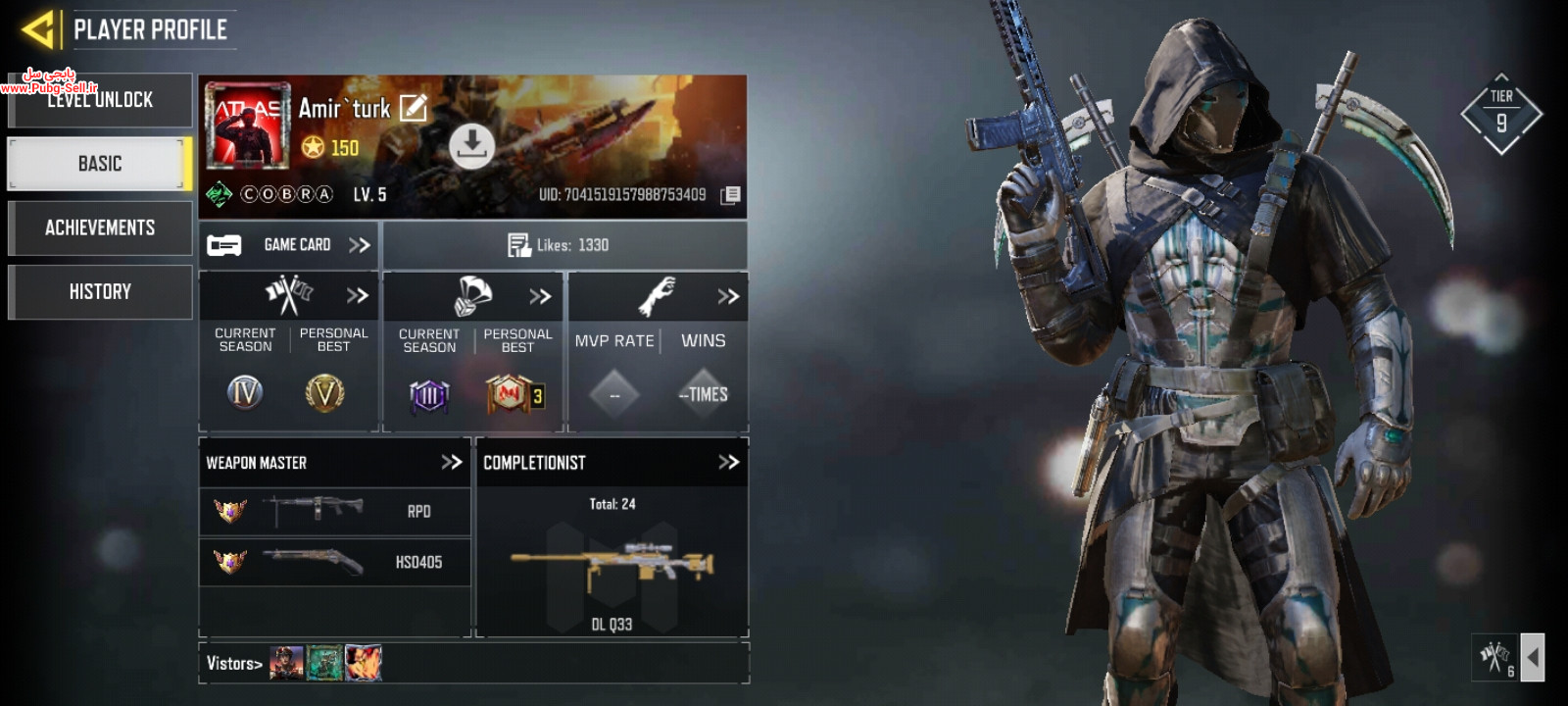Select the RPD weapon master row
Viewport: 1568px width, 706px height.
pos(334,511)
